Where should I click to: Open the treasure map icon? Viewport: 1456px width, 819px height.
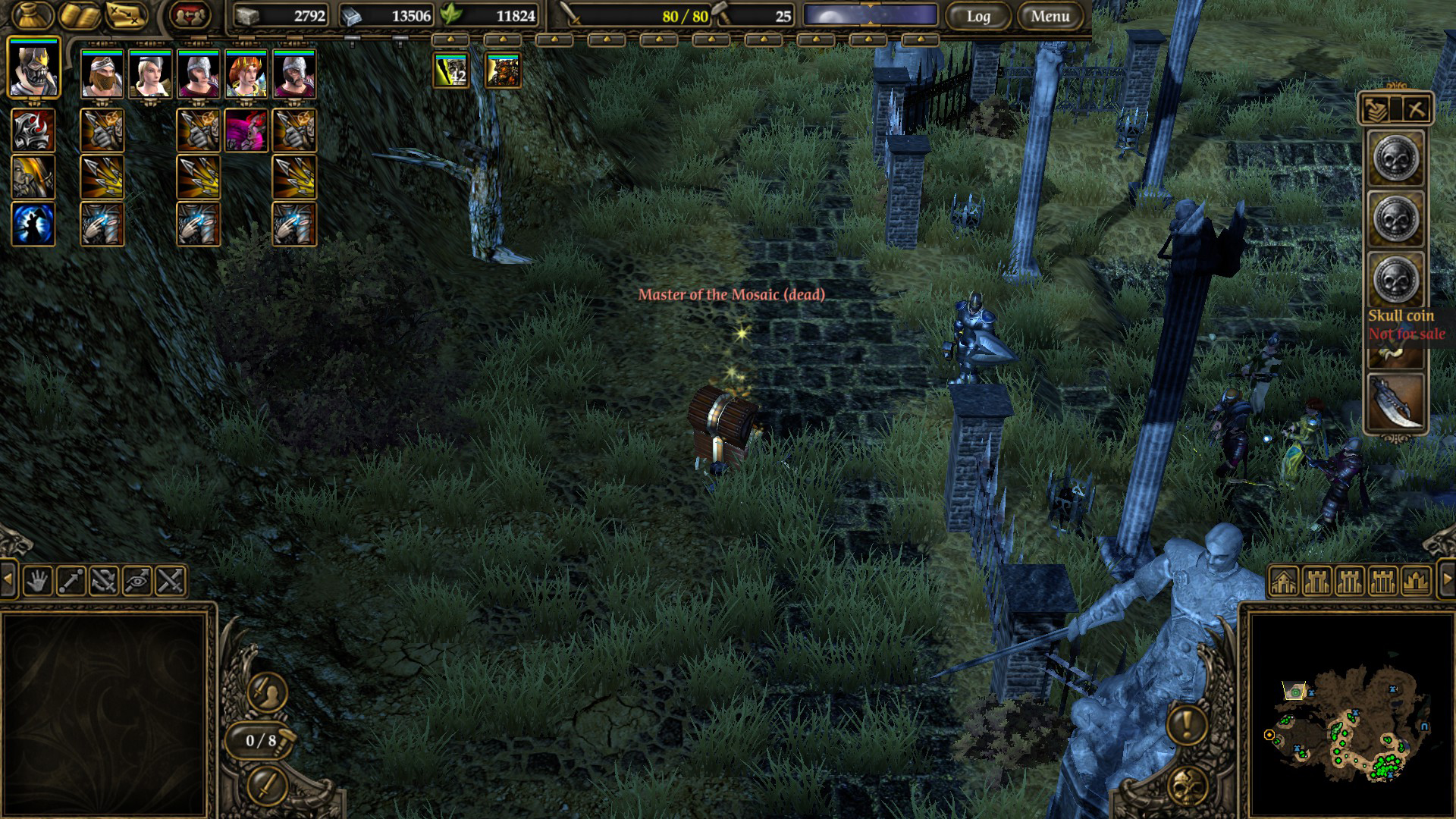[126, 16]
